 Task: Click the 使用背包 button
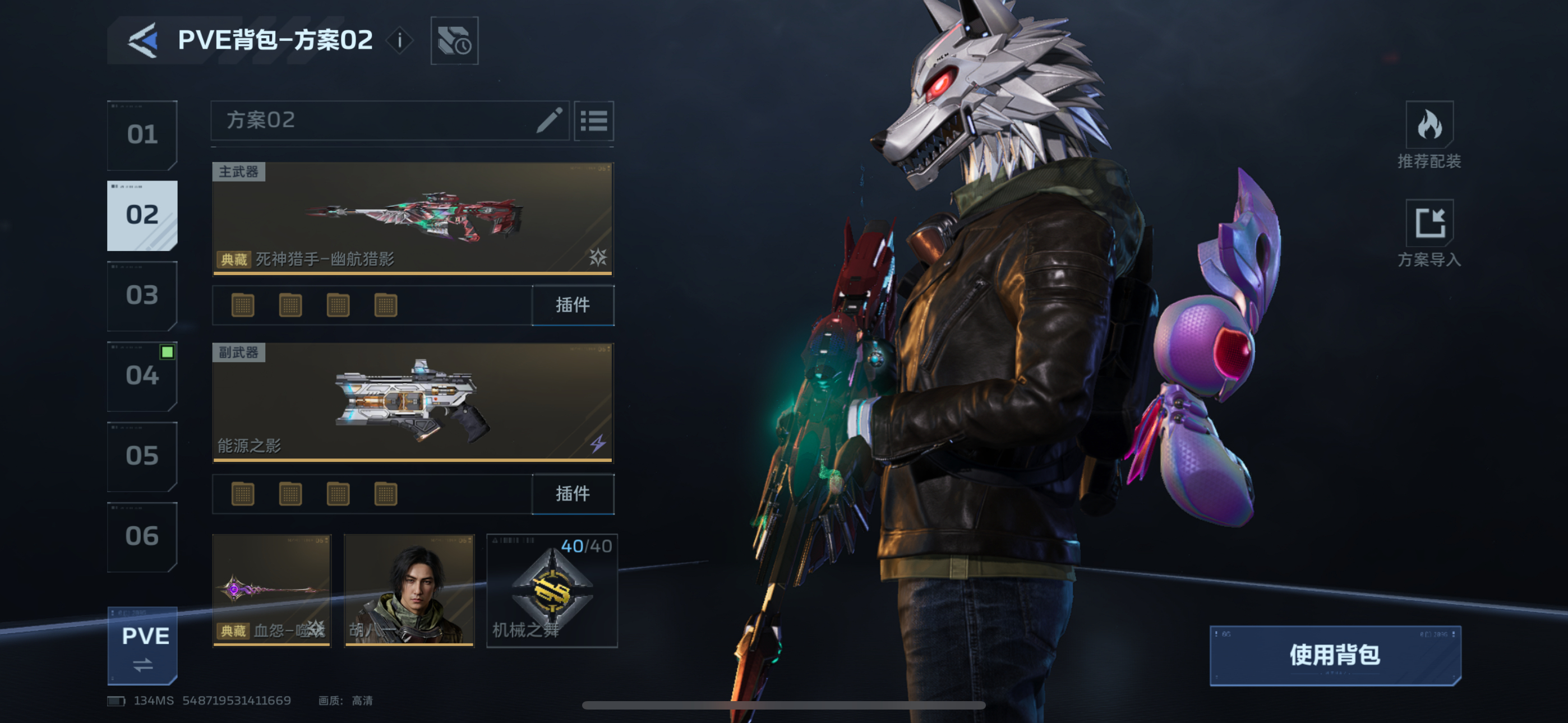tap(1335, 655)
